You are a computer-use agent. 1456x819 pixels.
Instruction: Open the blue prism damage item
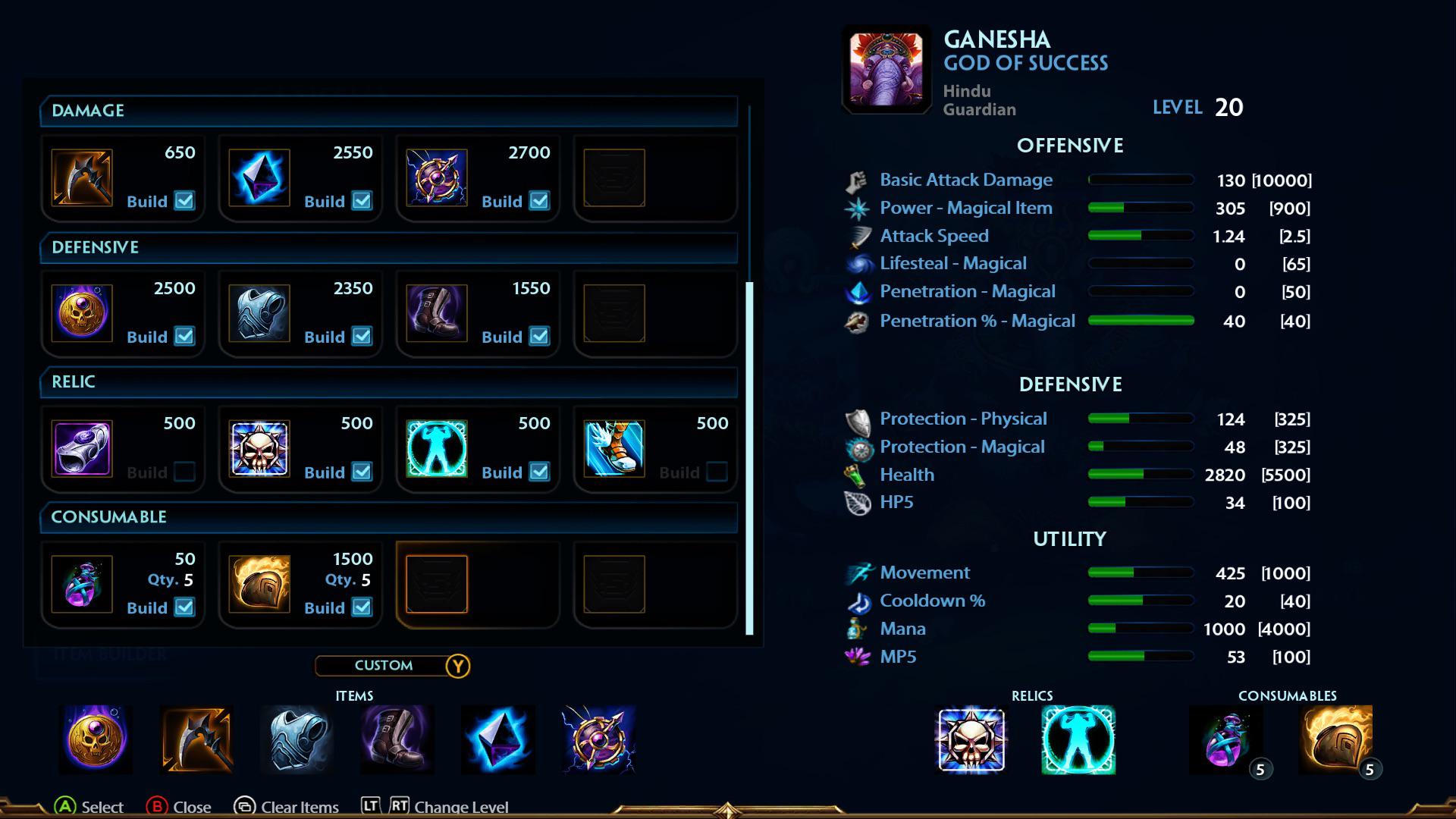259,178
